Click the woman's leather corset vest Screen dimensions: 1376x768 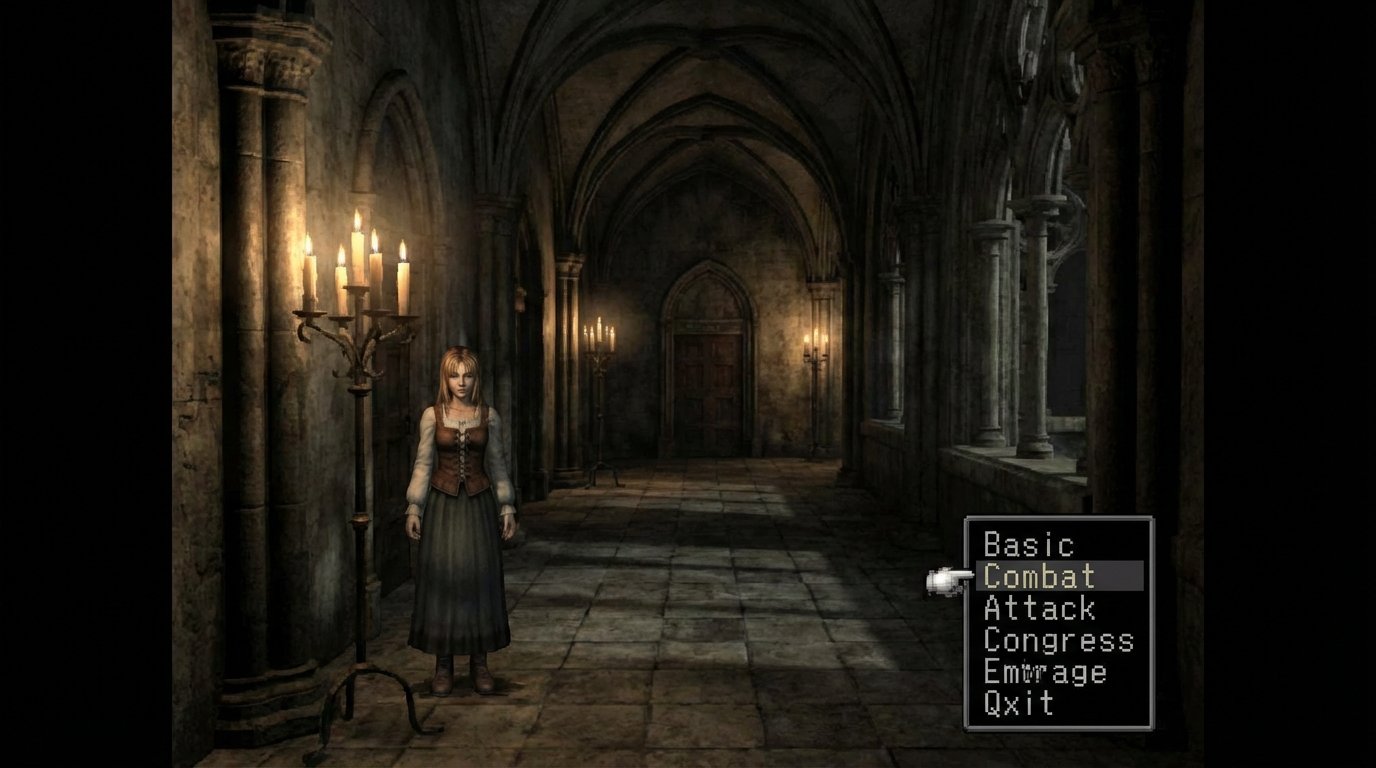pyautogui.click(x=463, y=450)
